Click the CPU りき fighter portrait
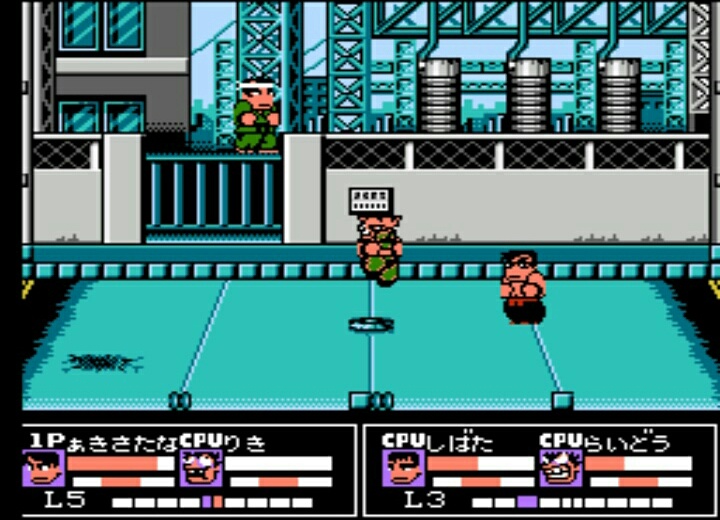 (x=199, y=467)
